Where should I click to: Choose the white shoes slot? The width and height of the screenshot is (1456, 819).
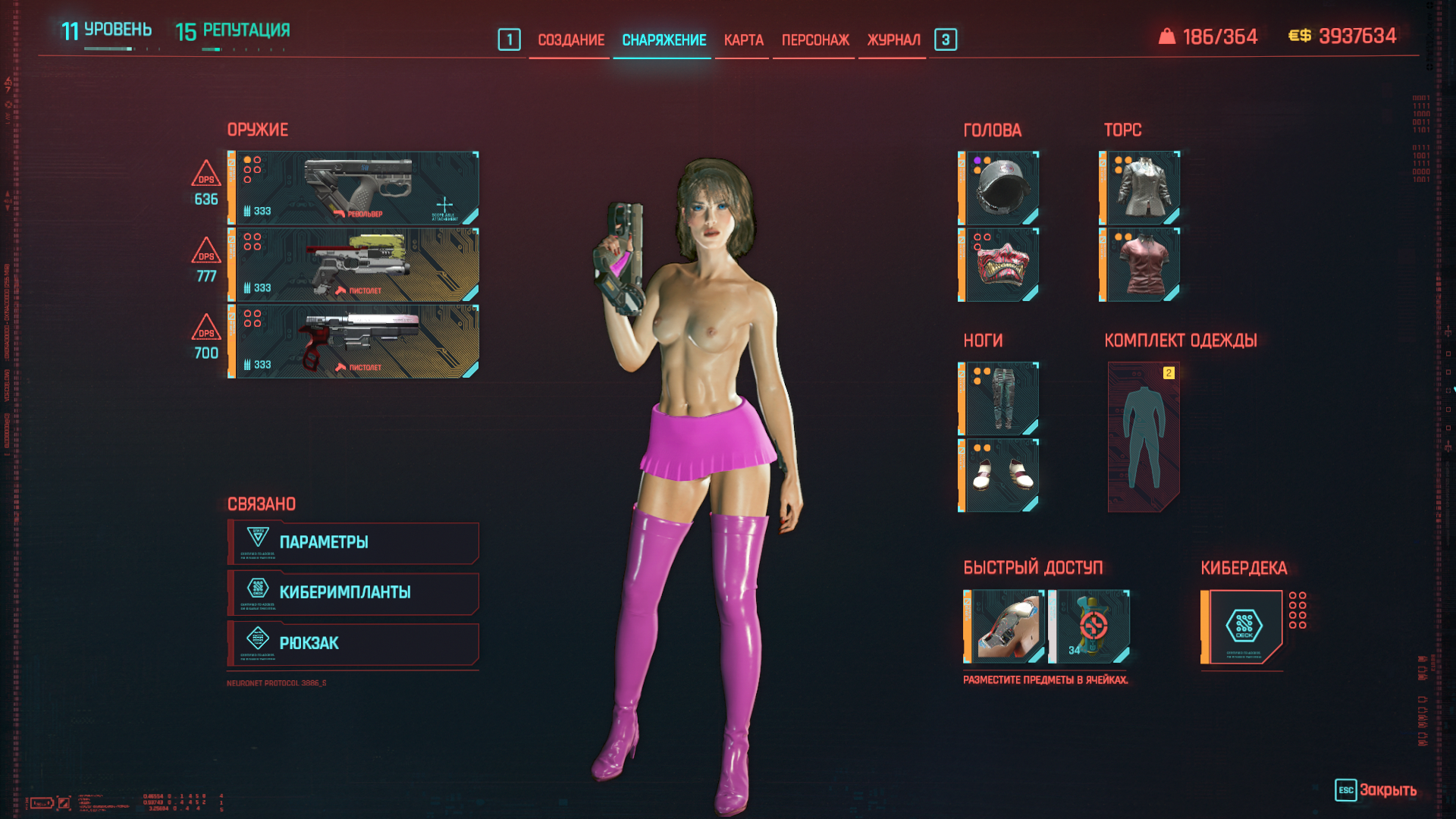coord(1000,475)
